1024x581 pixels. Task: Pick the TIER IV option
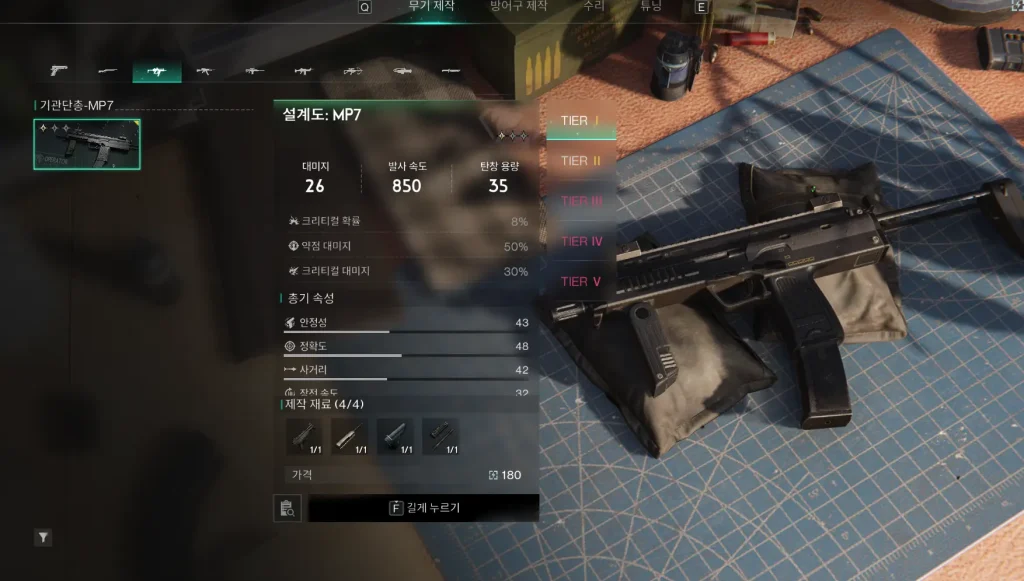pyautogui.click(x=581, y=241)
